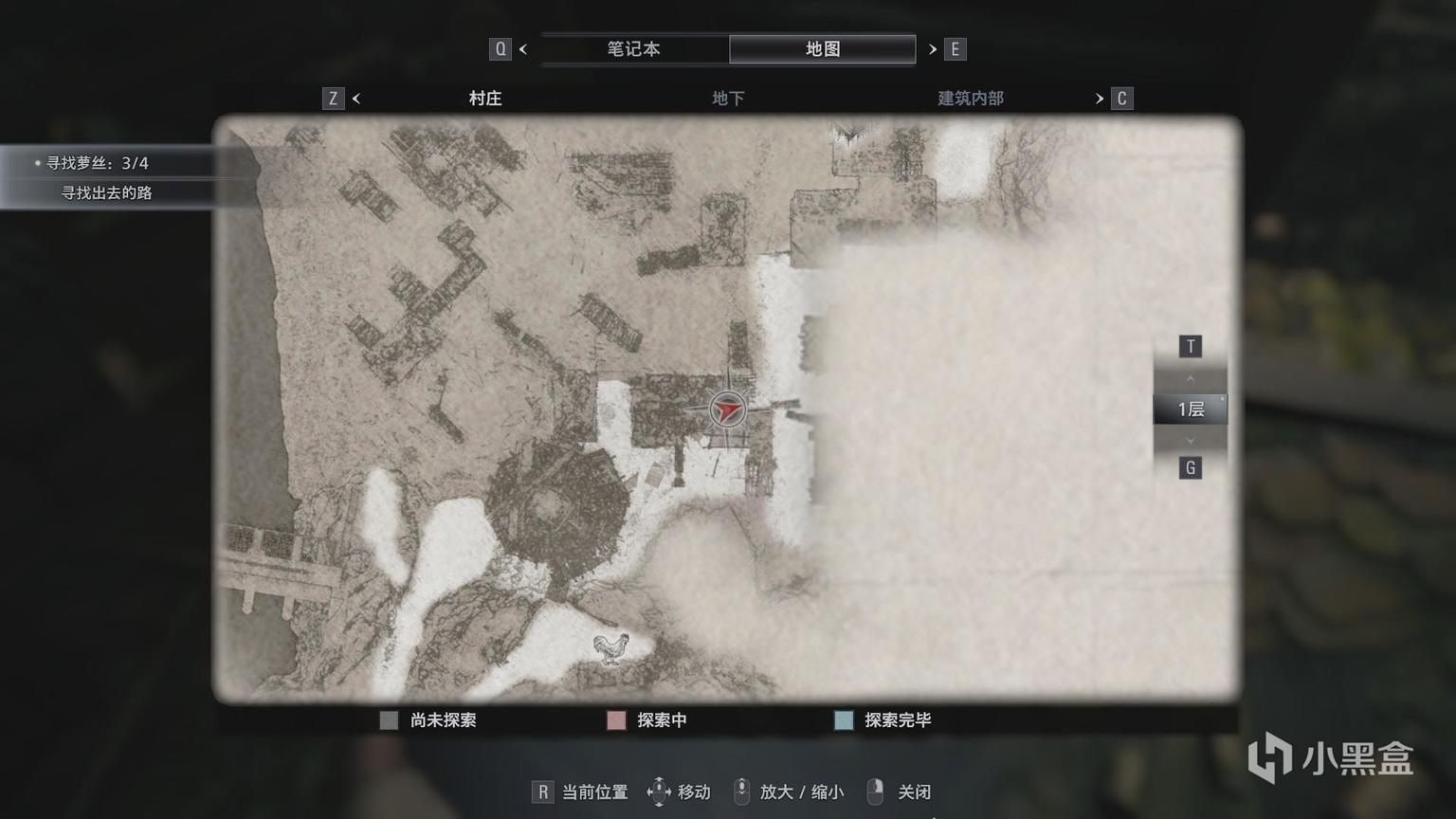Toggle the 探索中 legend marker

pyautogui.click(x=616, y=720)
